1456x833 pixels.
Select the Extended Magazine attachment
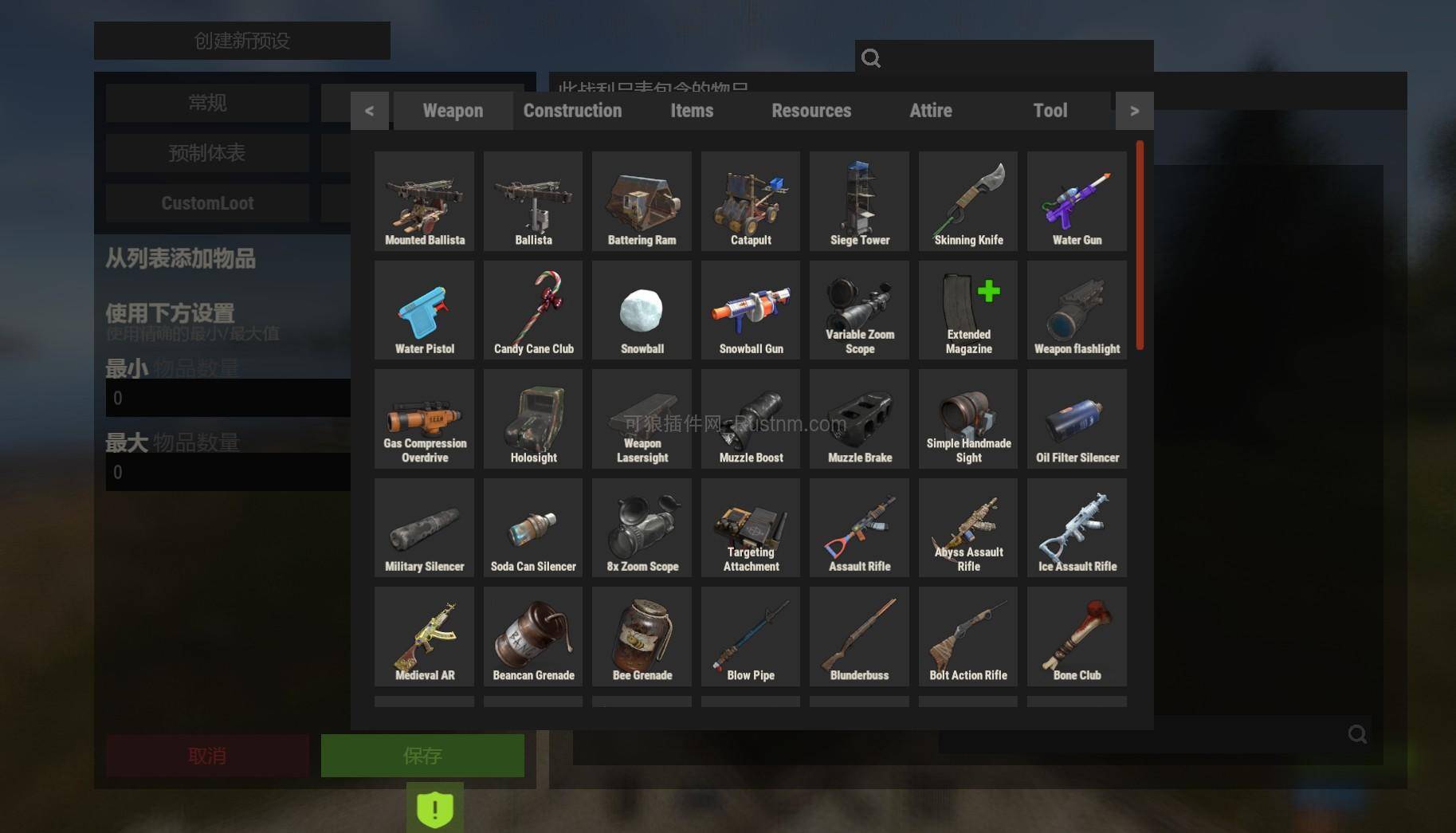pyautogui.click(x=967, y=309)
